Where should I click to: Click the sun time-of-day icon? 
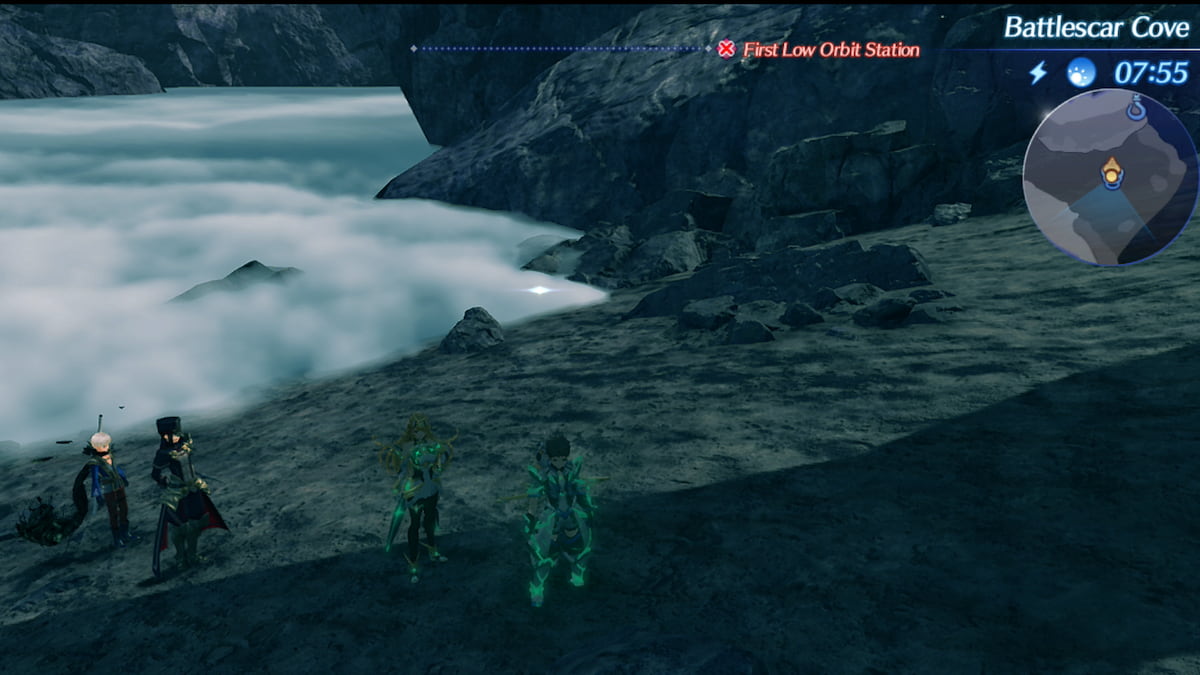(1081, 72)
